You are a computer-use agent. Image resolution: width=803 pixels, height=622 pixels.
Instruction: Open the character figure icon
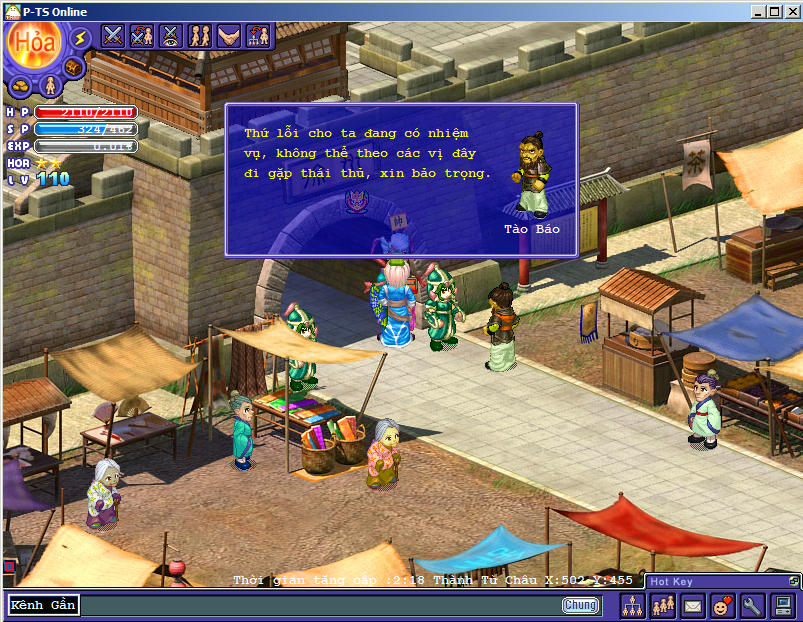(47, 86)
